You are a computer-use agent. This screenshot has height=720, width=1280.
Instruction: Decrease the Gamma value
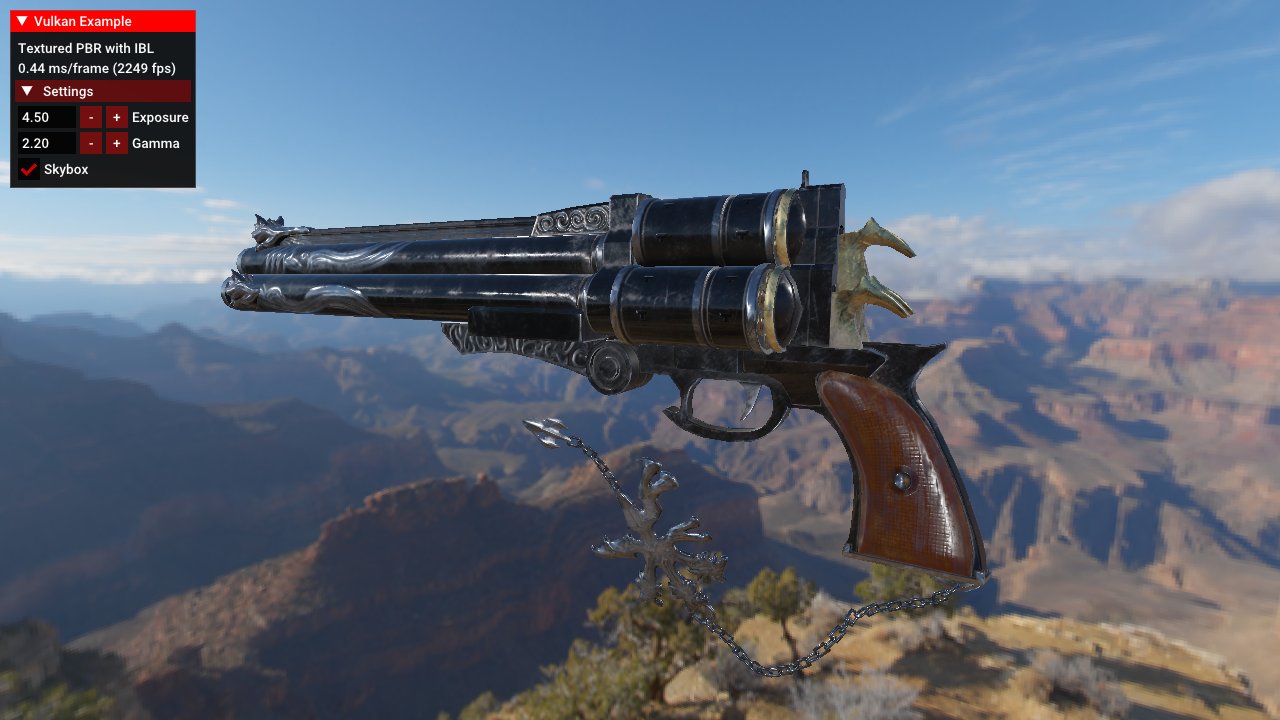91,143
